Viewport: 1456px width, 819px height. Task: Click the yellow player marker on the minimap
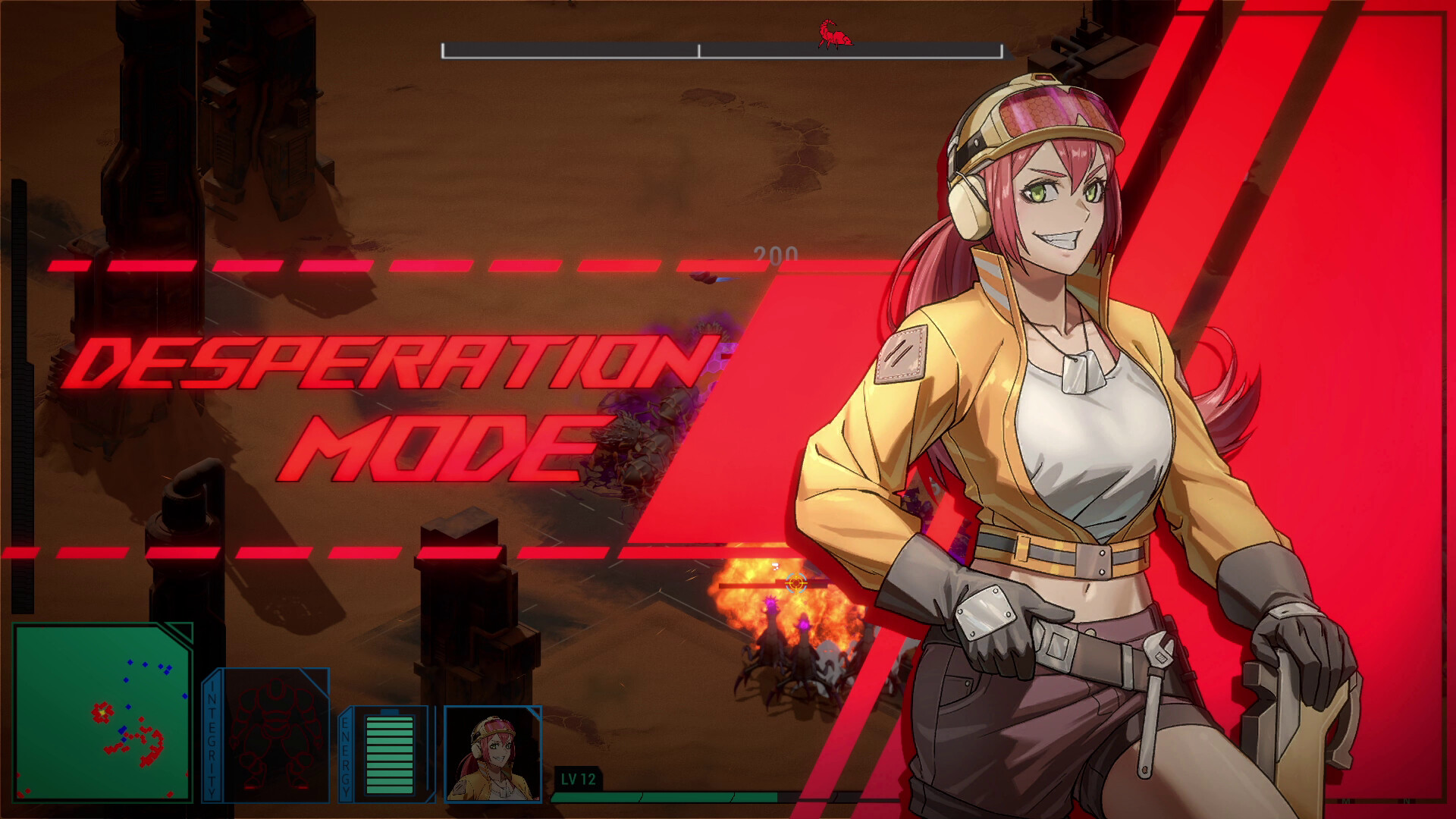102,713
